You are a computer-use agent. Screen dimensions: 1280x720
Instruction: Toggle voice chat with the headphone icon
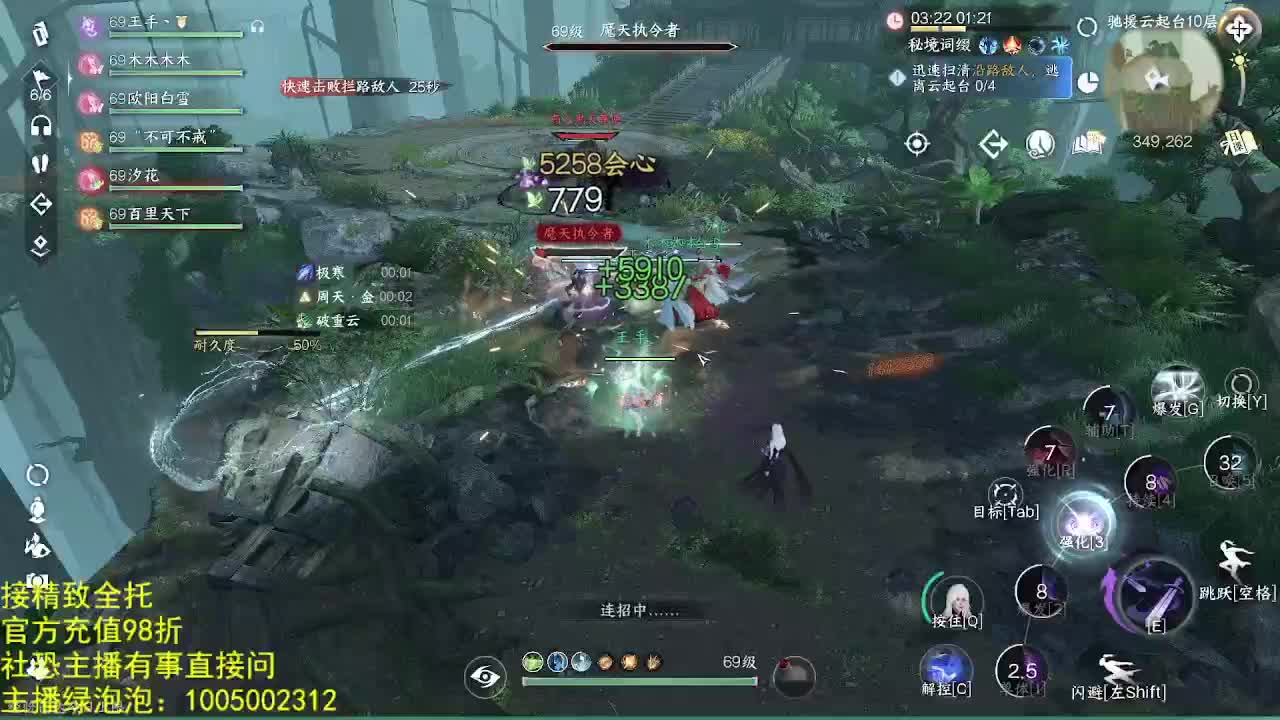click(38, 124)
